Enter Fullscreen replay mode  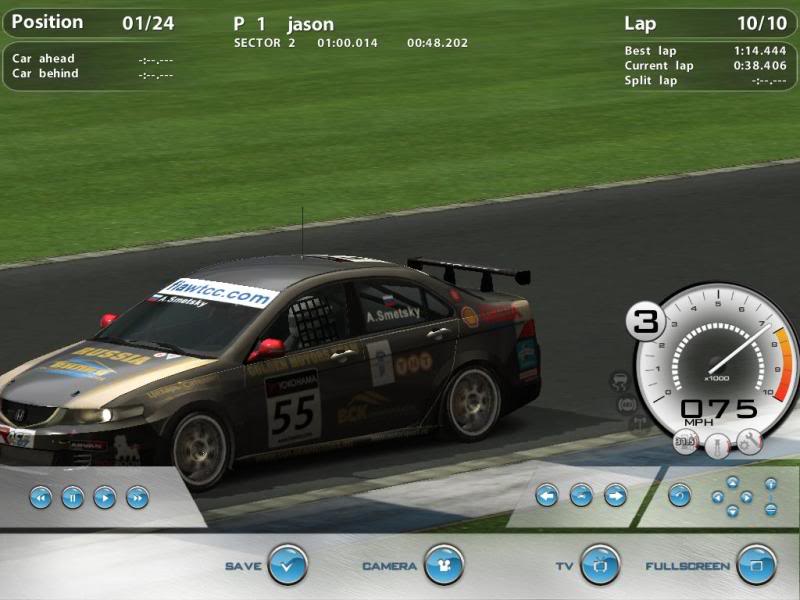[x=757, y=565]
